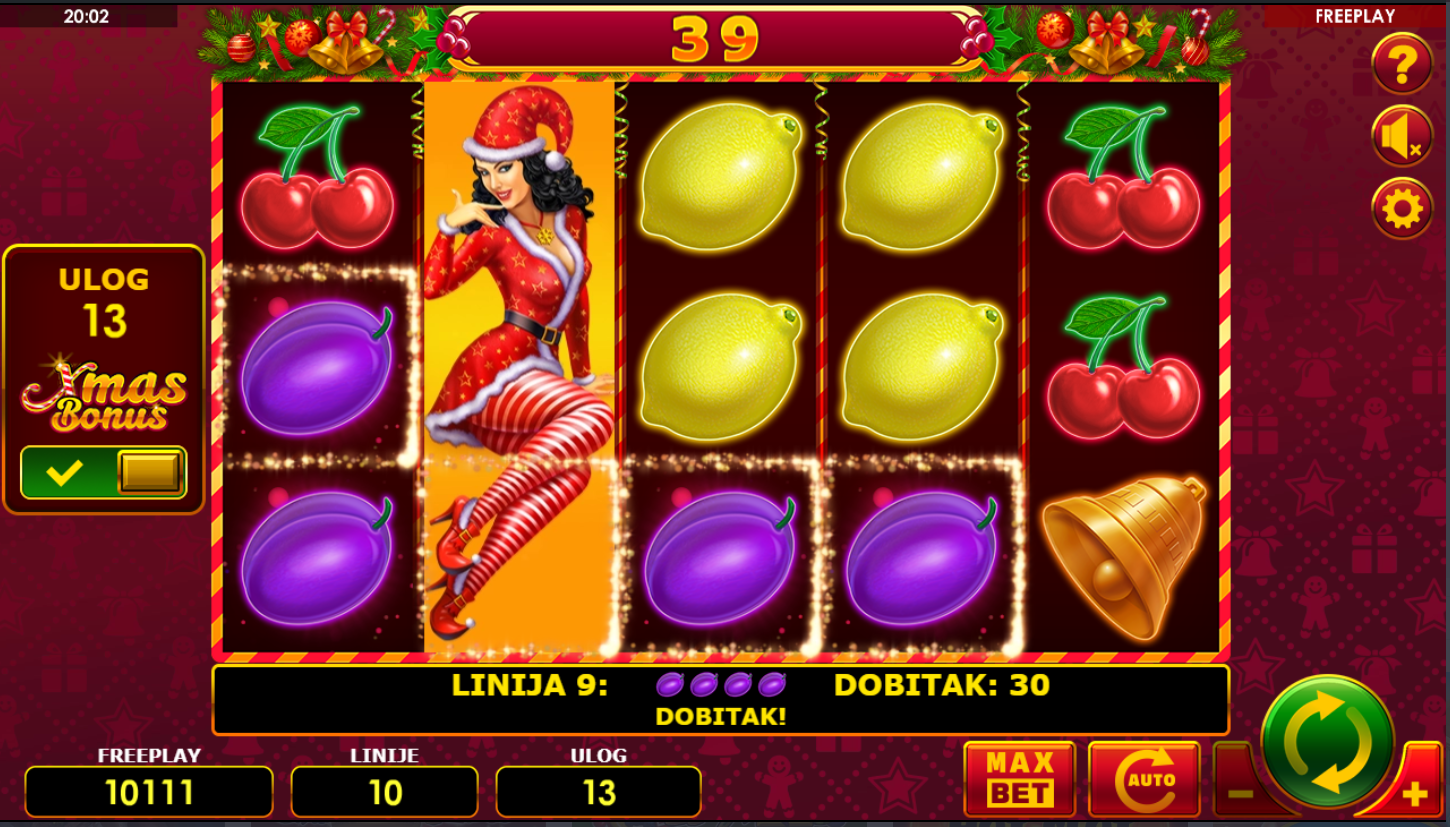Open the Linije lines selector

pos(384,792)
